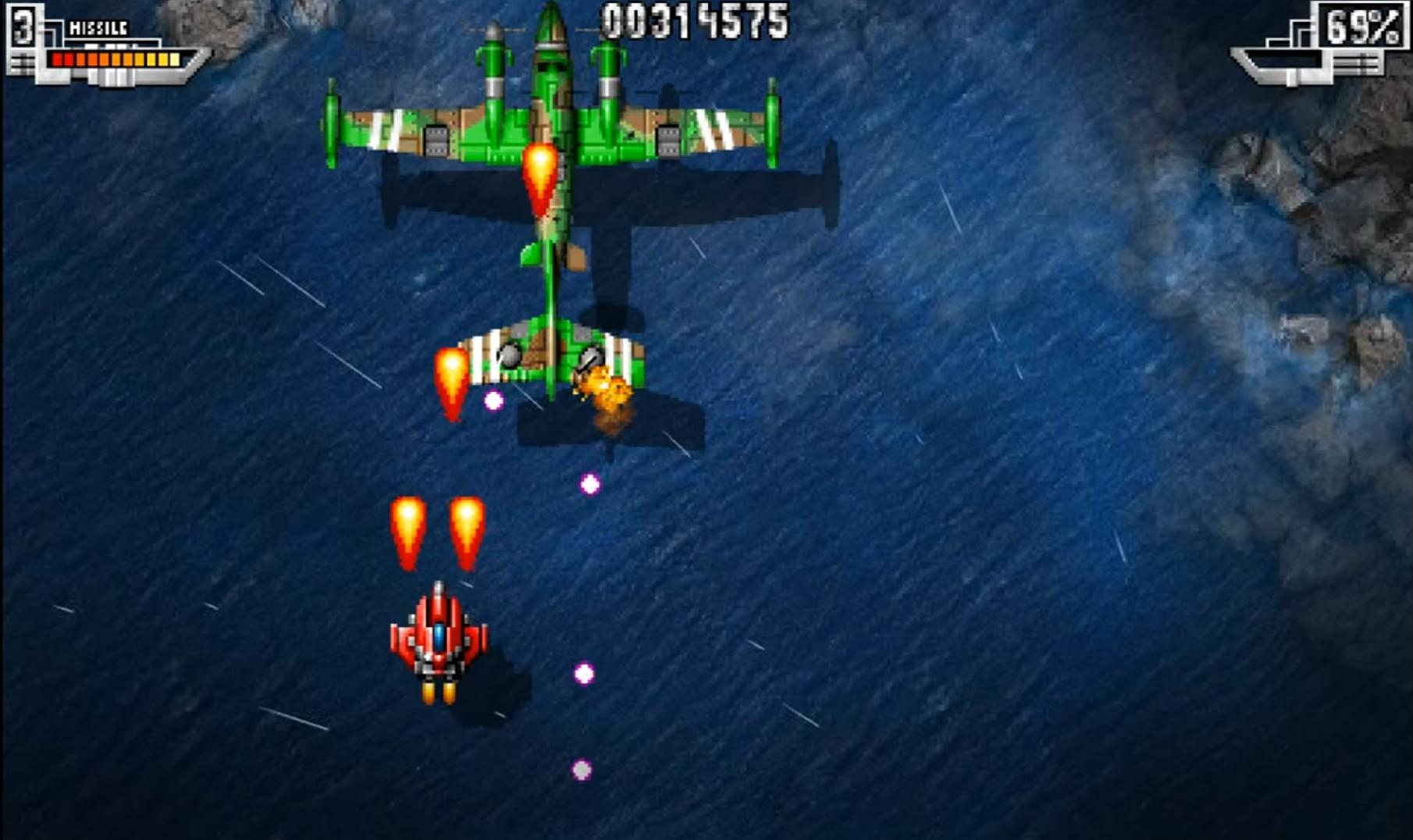Click the missile ammo meter bar
The image size is (1413, 840).
[x=117, y=57]
